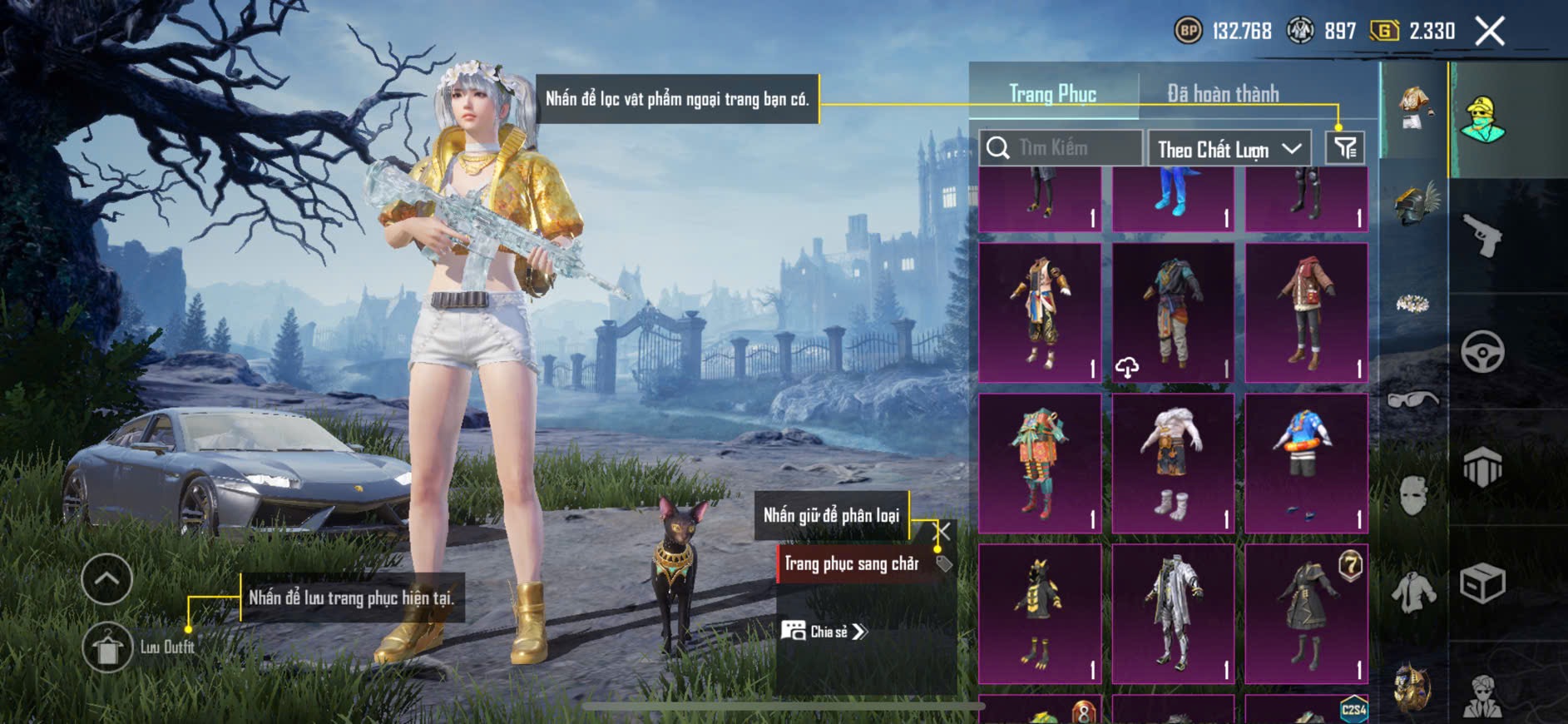Pick the outfit marked with number 7 badge
This screenshot has height=724, width=1568.
(1306, 614)
